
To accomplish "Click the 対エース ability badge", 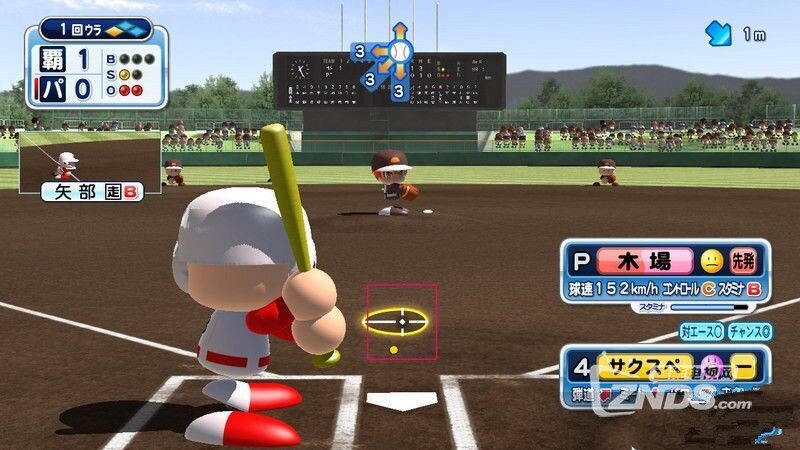I will [x=700, y=331].
